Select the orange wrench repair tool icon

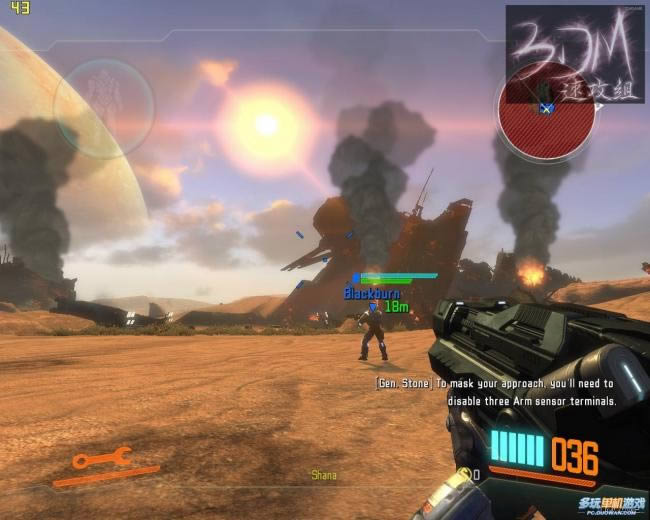click(x=102, y=459)
